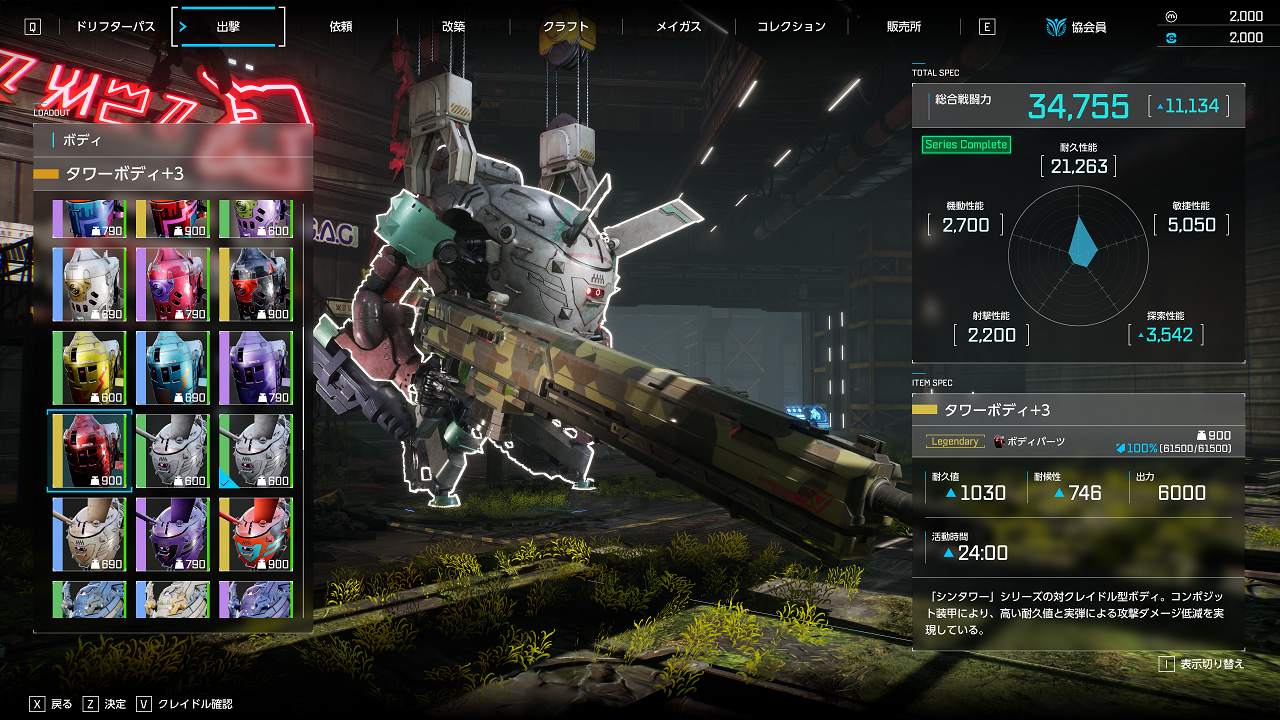Open the 改築 tab
1280x720 pixels.
click(453, 27)
